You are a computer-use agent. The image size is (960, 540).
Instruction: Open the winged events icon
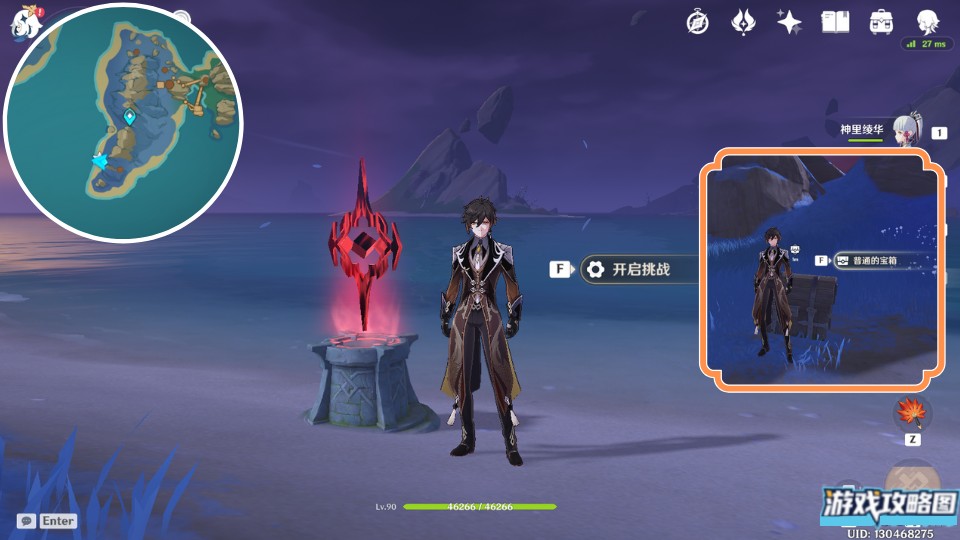743,22
